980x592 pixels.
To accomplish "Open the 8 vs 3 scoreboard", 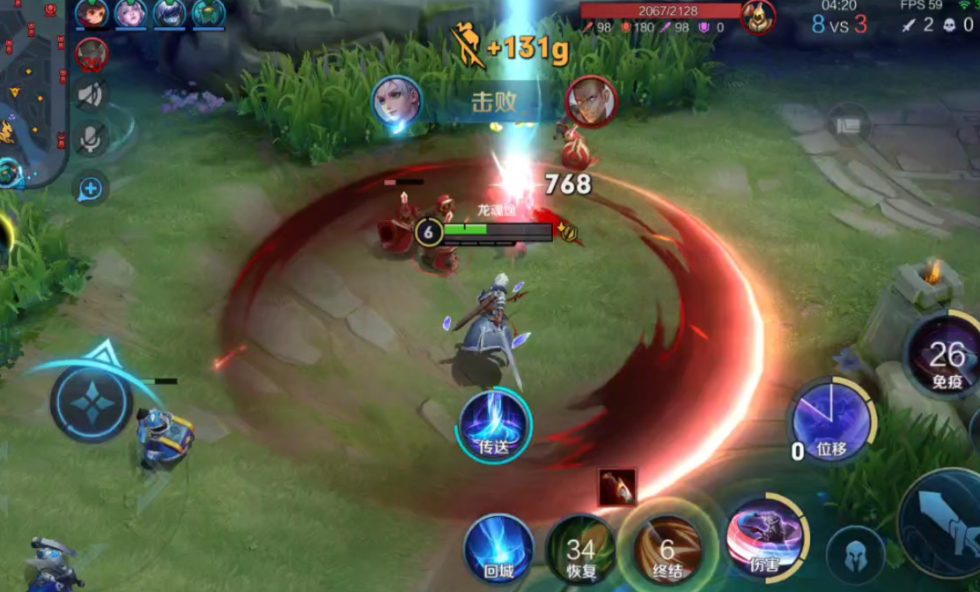I will (838, 24).
